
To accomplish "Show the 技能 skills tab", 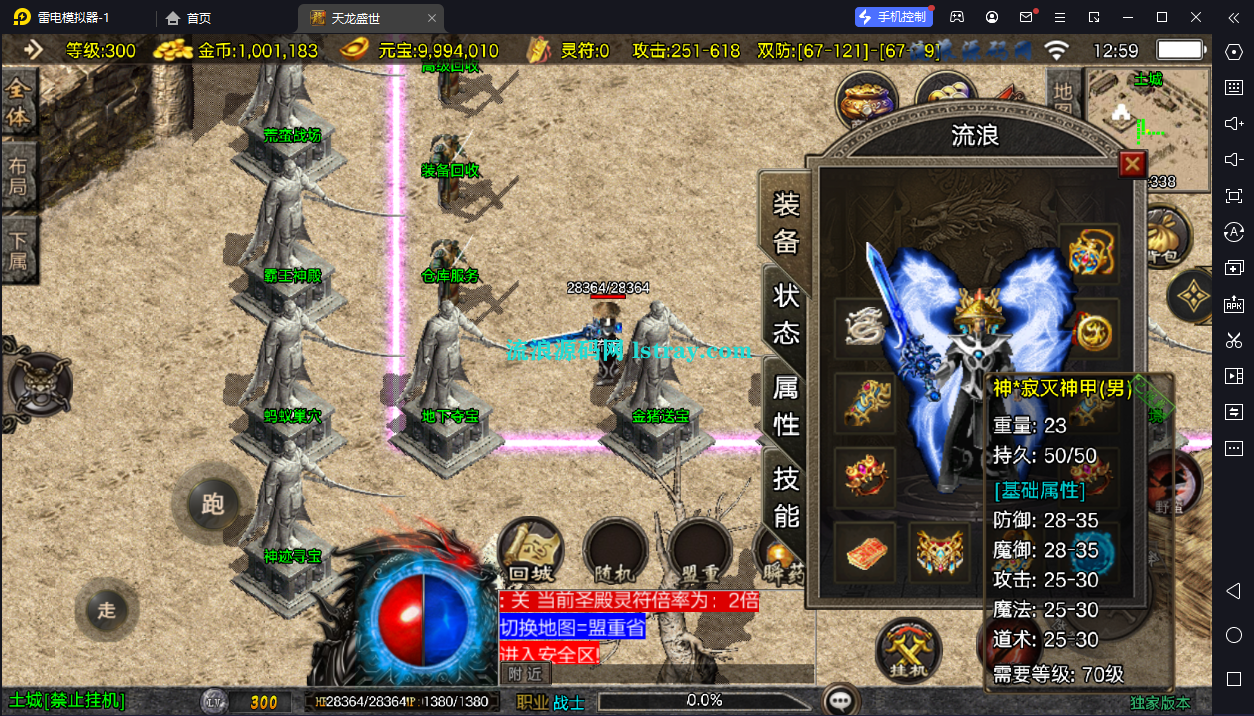I will click(x=786, y=496).
